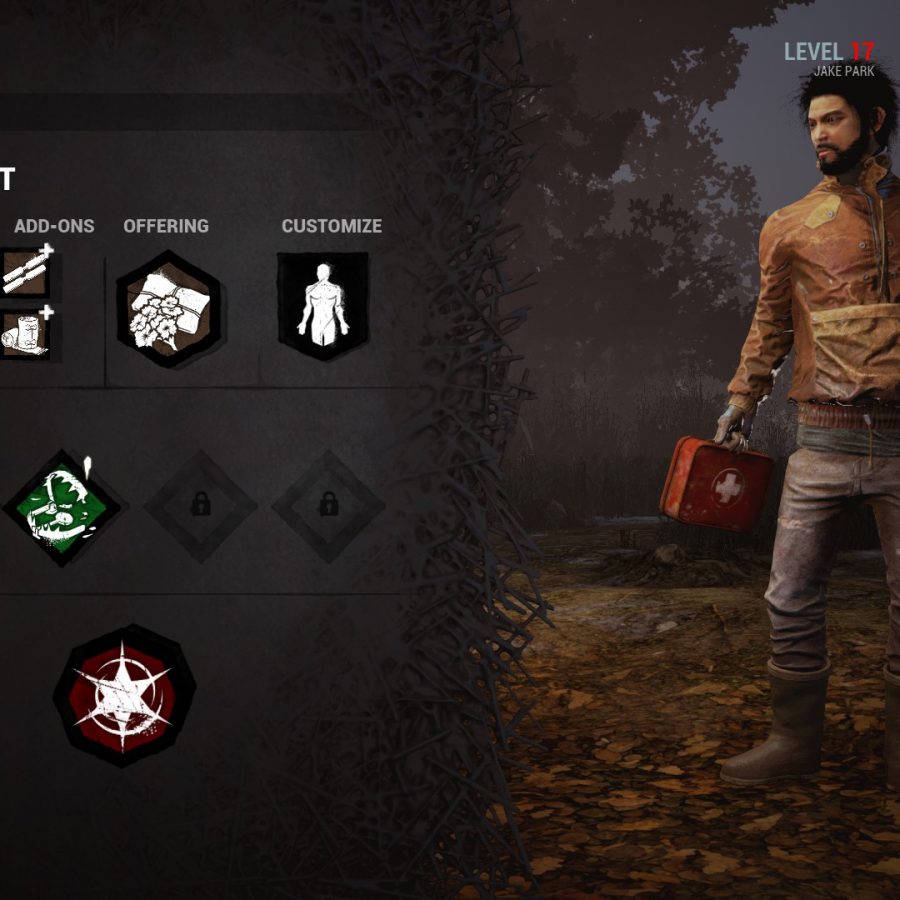The height and width of the screenshot is (900, 900).
Task: Open the Customize character body icon
Action: (322, 305)
